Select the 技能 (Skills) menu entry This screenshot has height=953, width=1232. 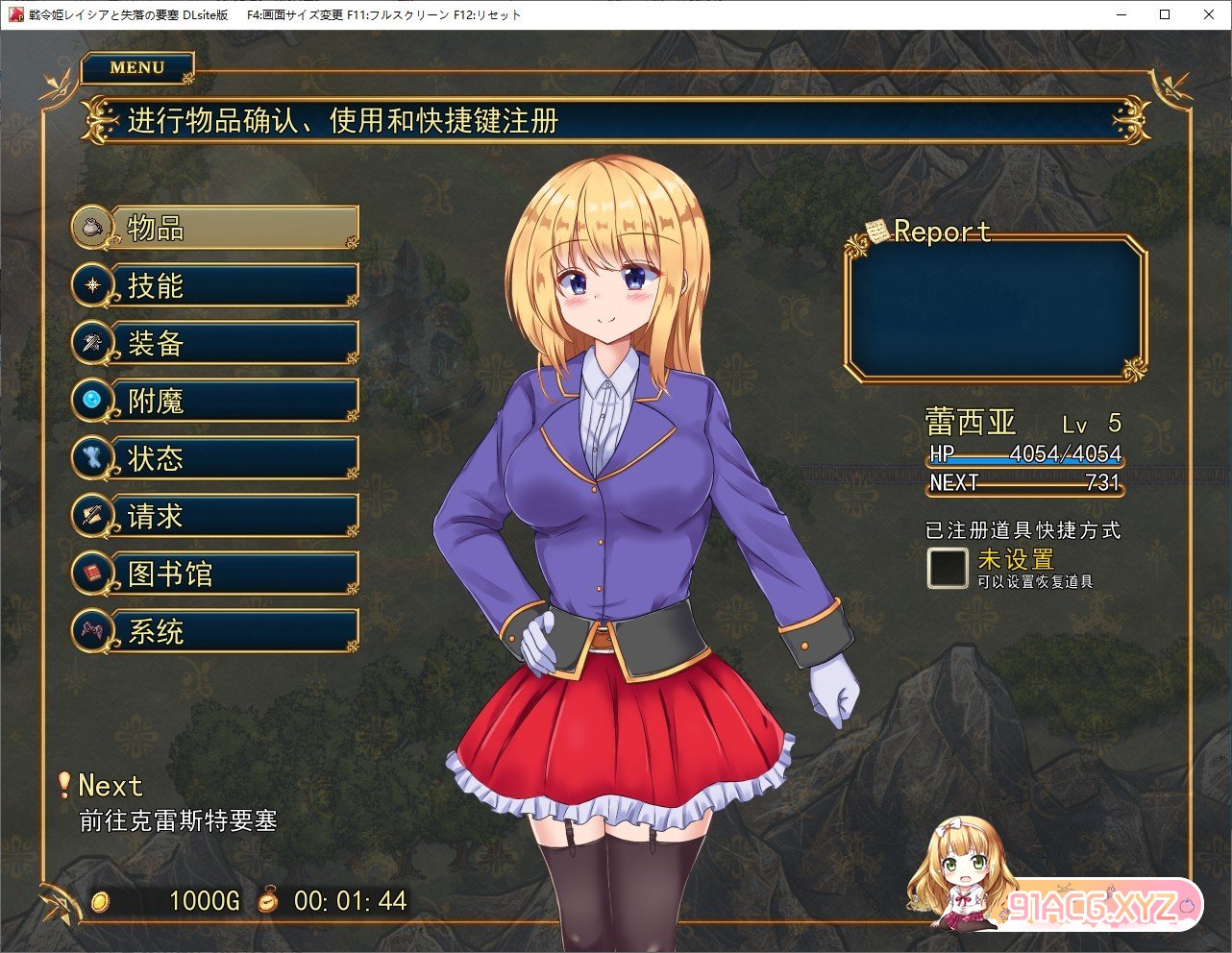217,285
